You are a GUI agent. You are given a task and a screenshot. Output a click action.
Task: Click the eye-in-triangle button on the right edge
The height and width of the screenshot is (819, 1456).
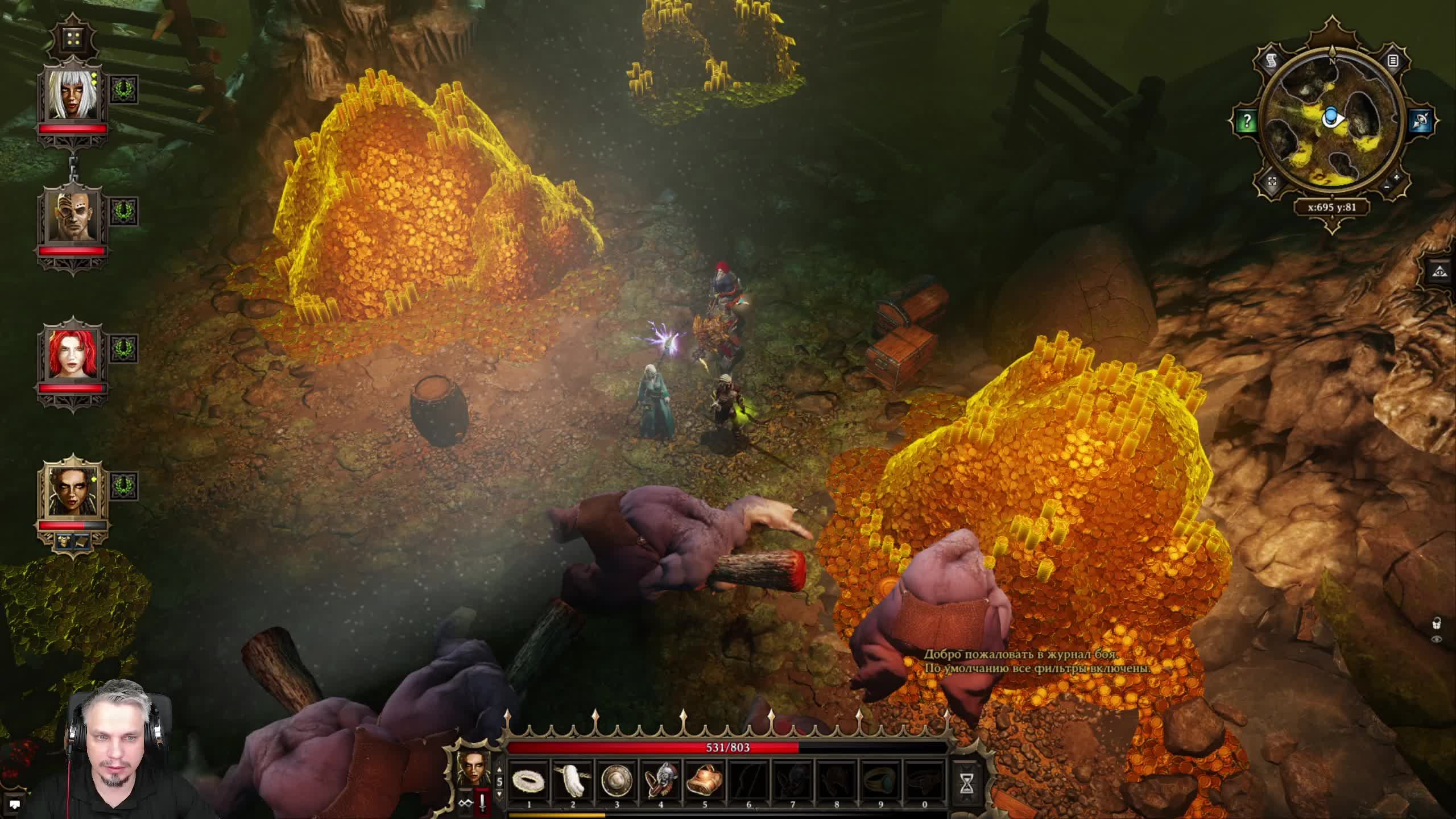pyautogui.click(x=1443, y=271)
